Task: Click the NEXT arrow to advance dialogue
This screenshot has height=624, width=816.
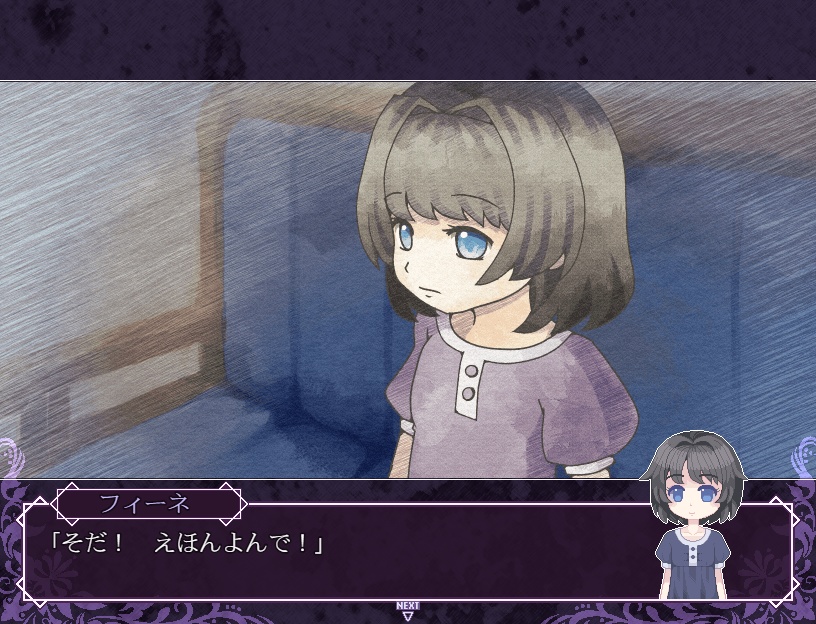Action: click(407, 611)
